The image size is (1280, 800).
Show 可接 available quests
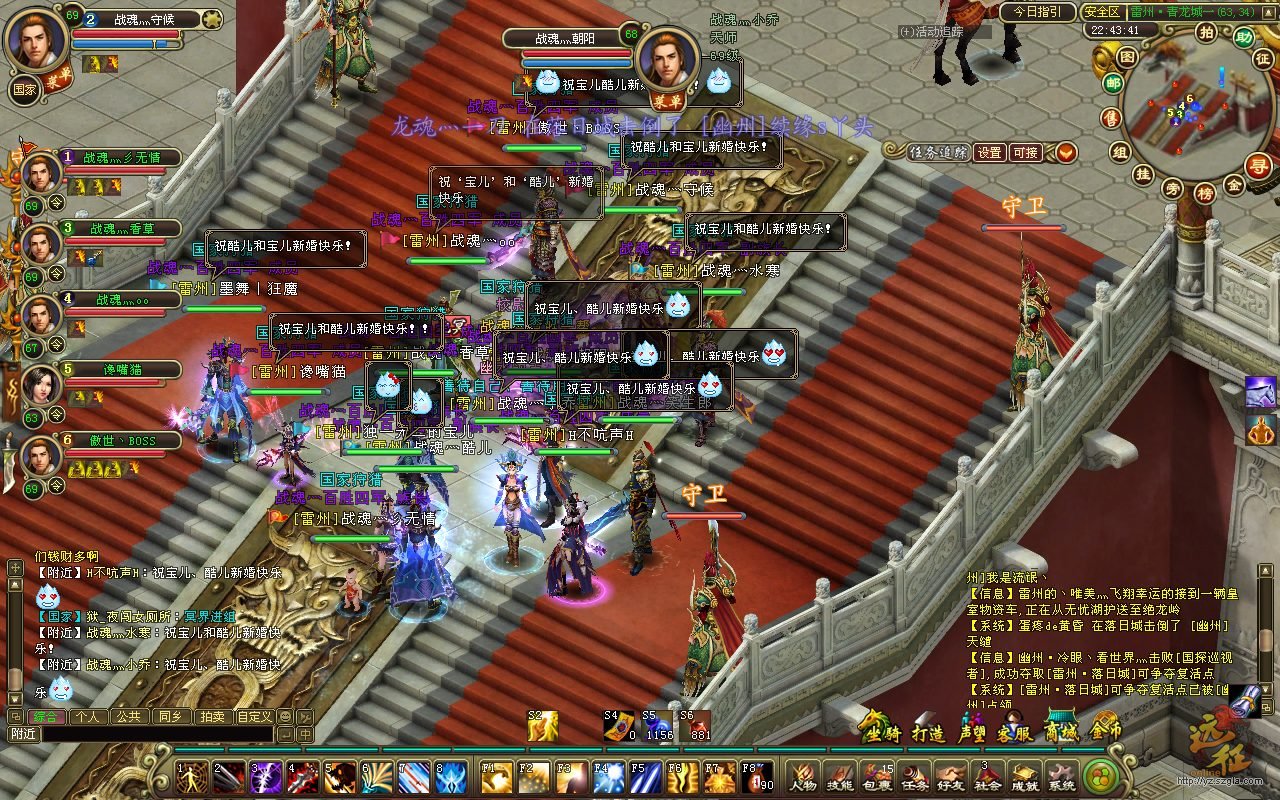1025,153
